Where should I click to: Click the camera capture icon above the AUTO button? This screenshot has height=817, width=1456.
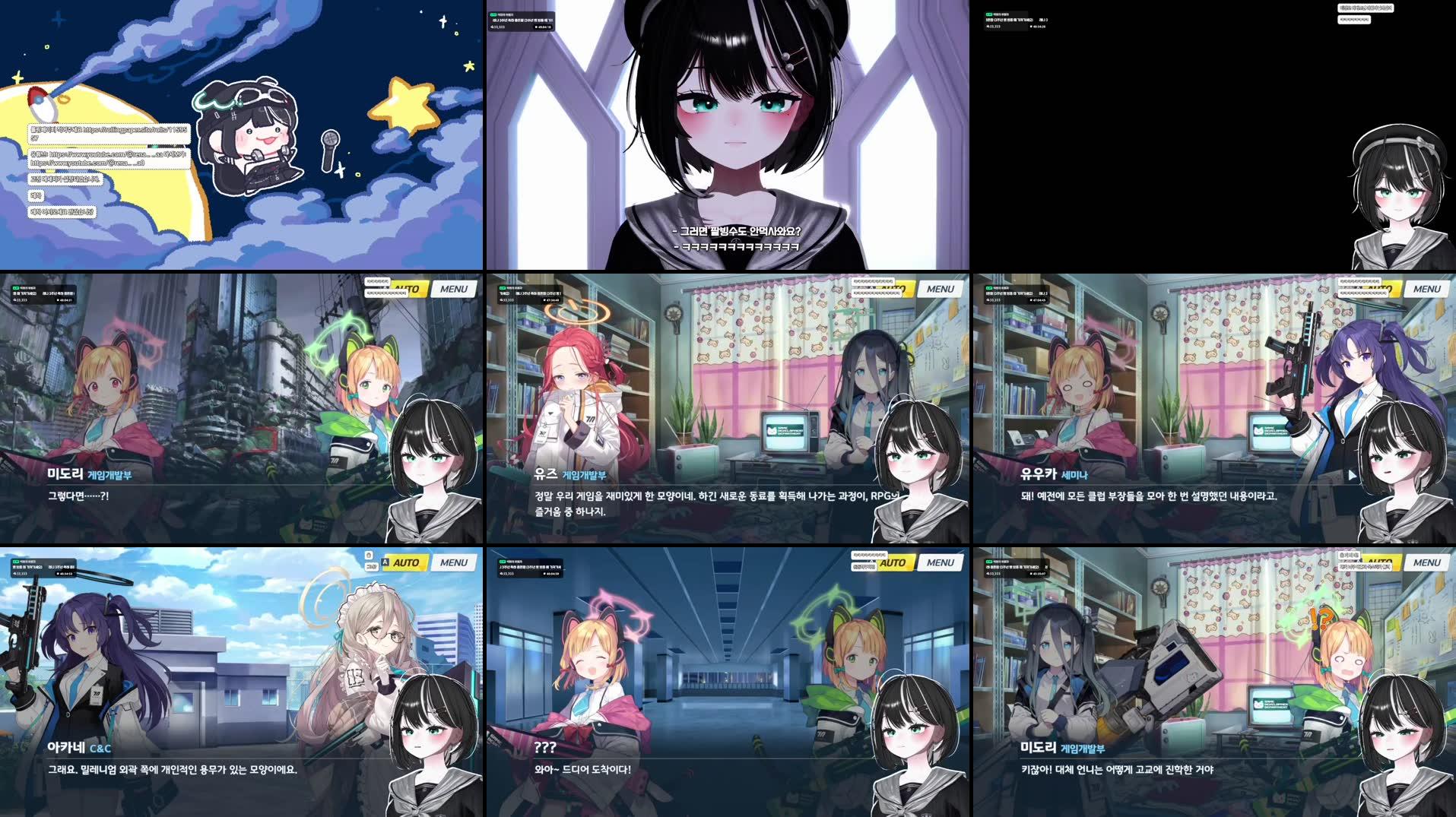369,556
